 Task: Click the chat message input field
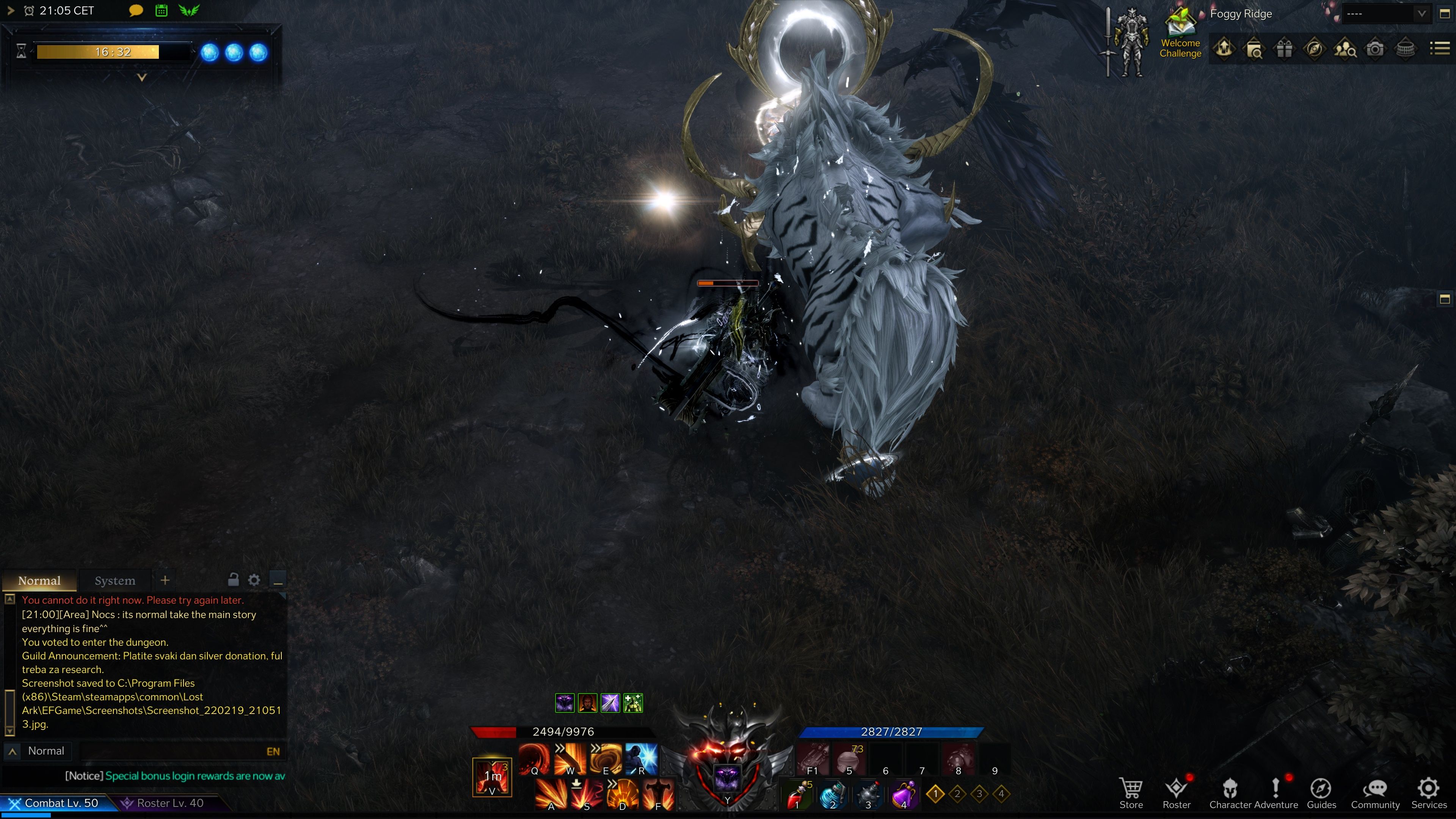[x=169, y=751]
